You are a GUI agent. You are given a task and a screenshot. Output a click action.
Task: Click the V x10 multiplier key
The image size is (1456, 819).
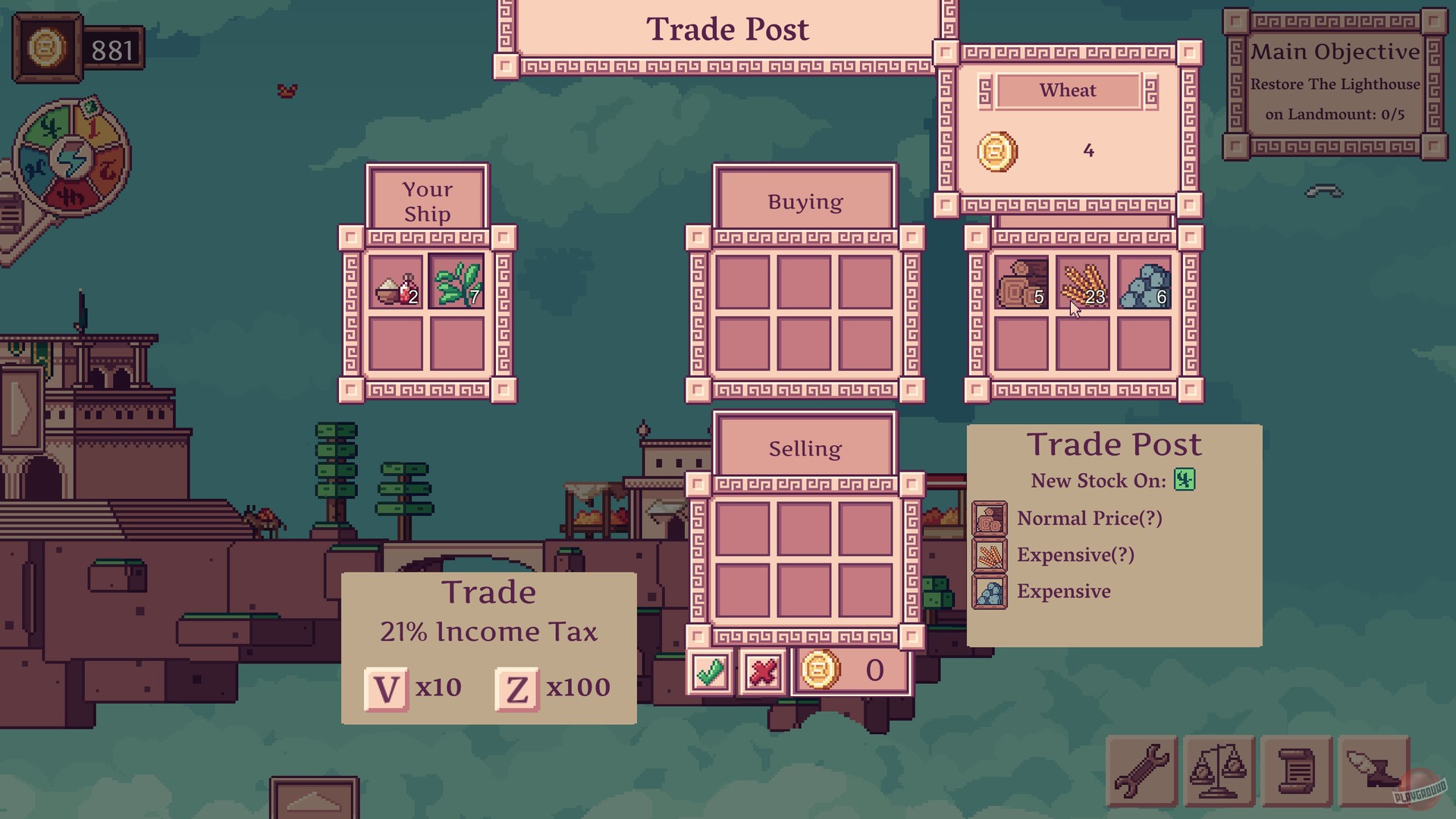click(x=388, y=687)
